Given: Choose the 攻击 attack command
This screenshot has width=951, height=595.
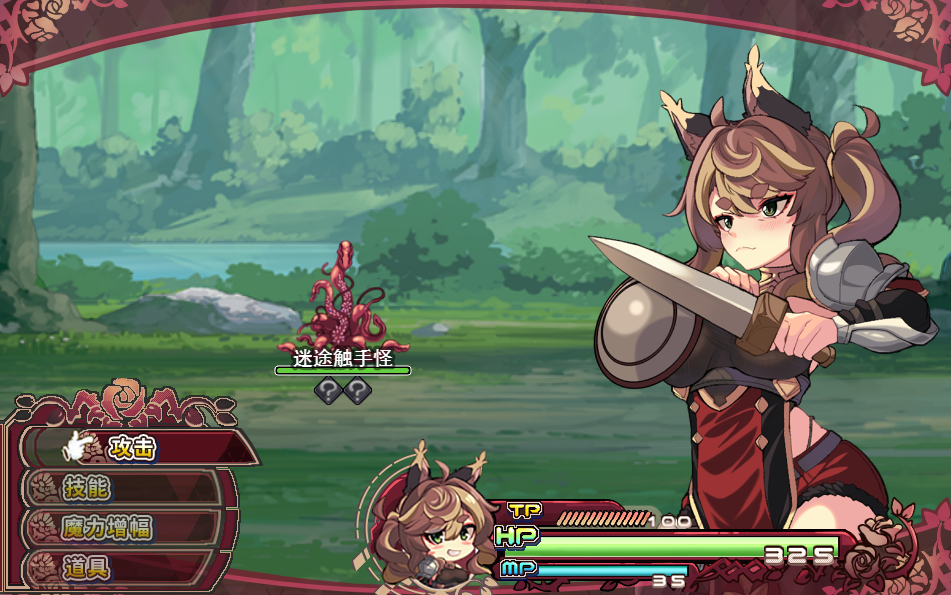Looking at the screenshot, I should click(133, 448).
